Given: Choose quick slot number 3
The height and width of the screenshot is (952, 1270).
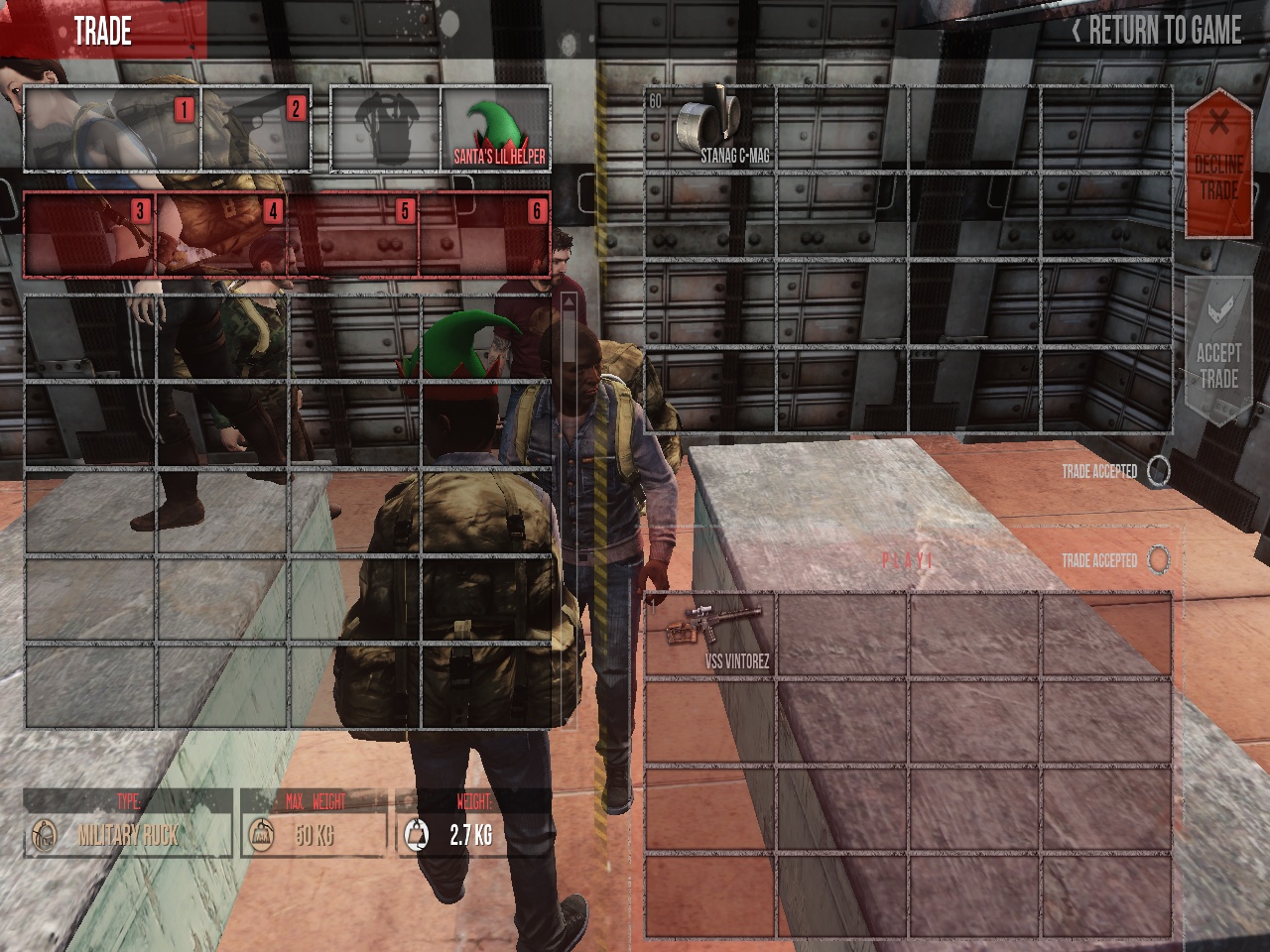Looking at the screenshot, I should [x=89, y=235].
